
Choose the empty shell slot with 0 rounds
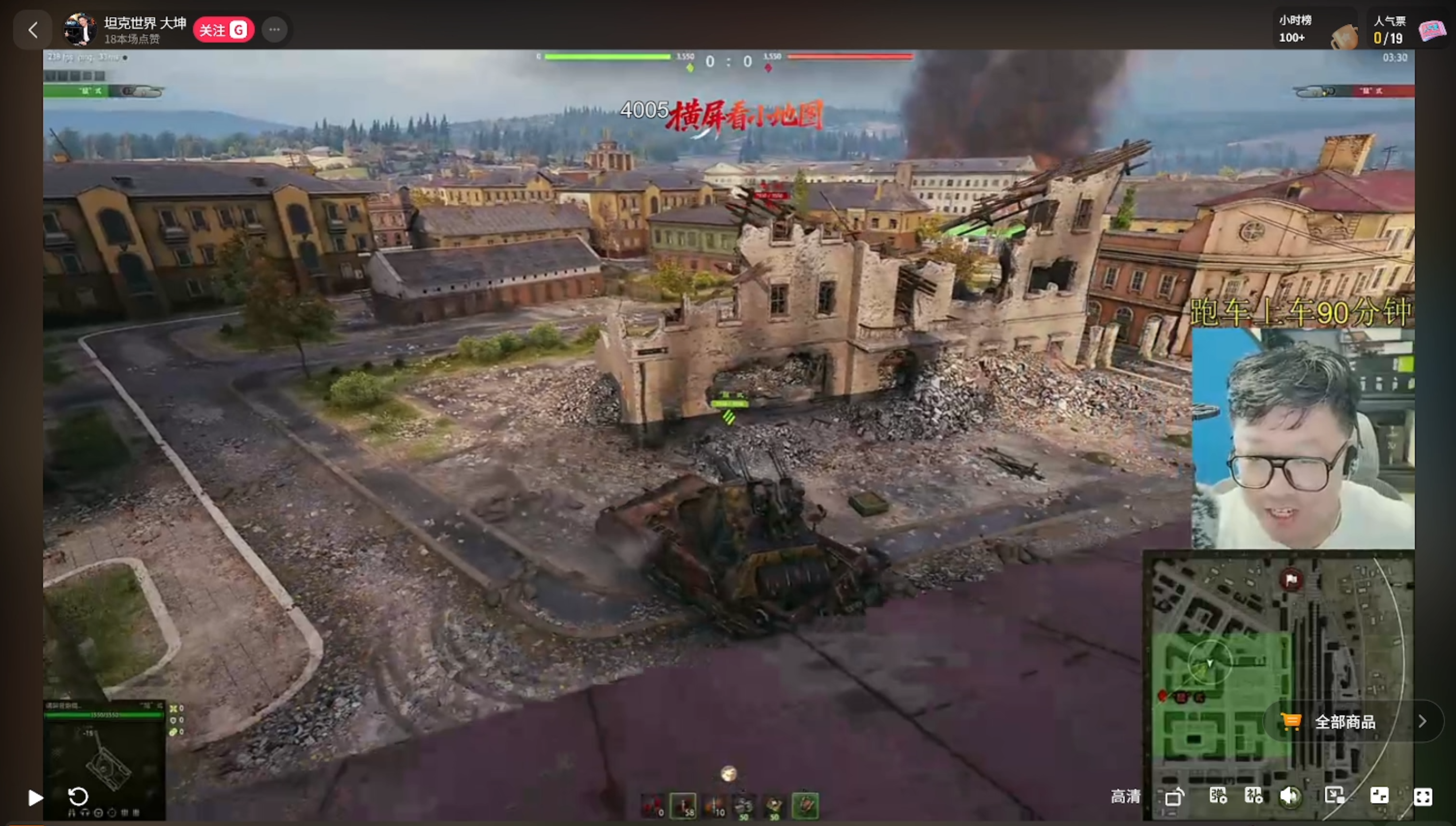653,805
